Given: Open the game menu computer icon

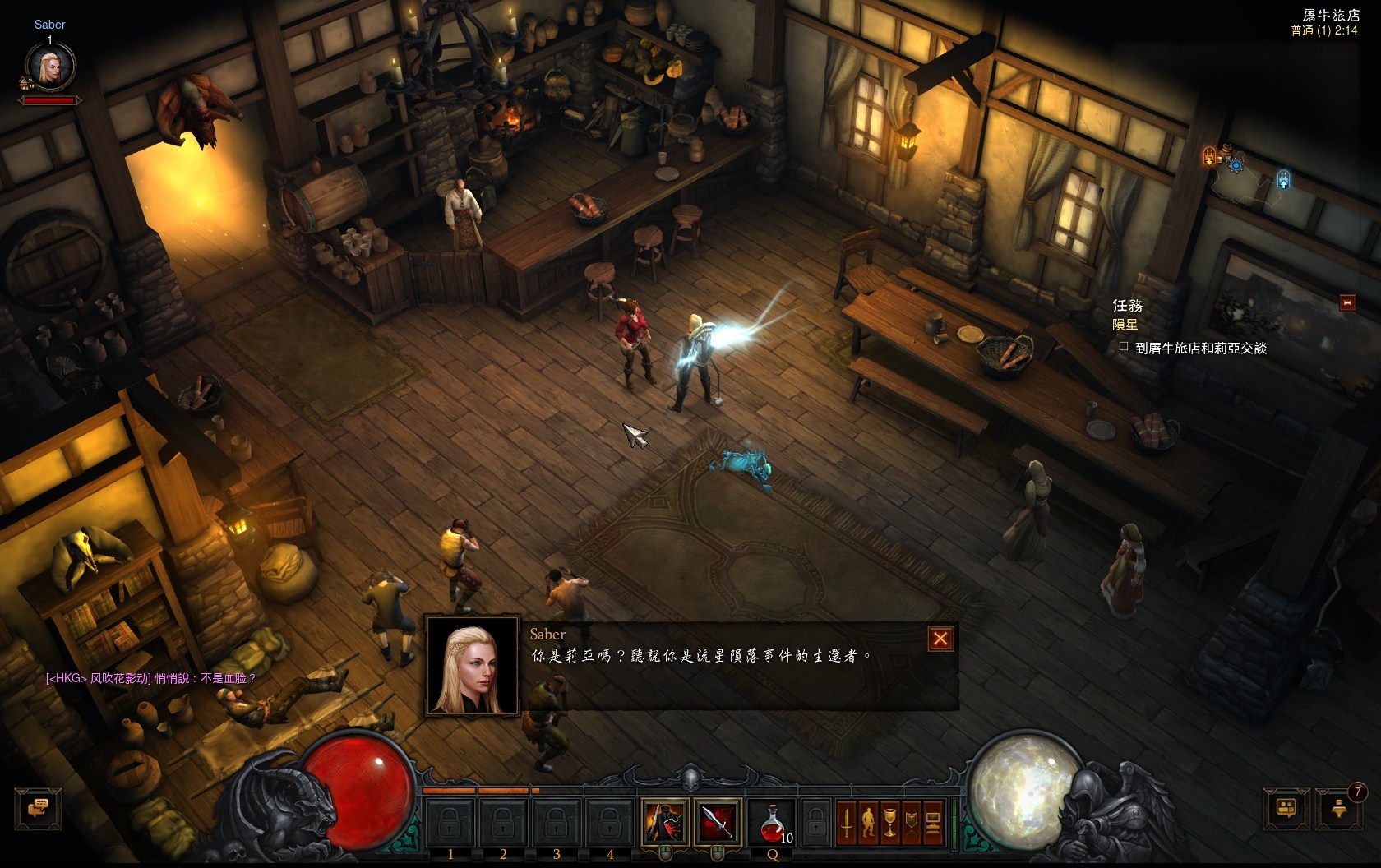Looking at the screenshot, I should point(932,822).
